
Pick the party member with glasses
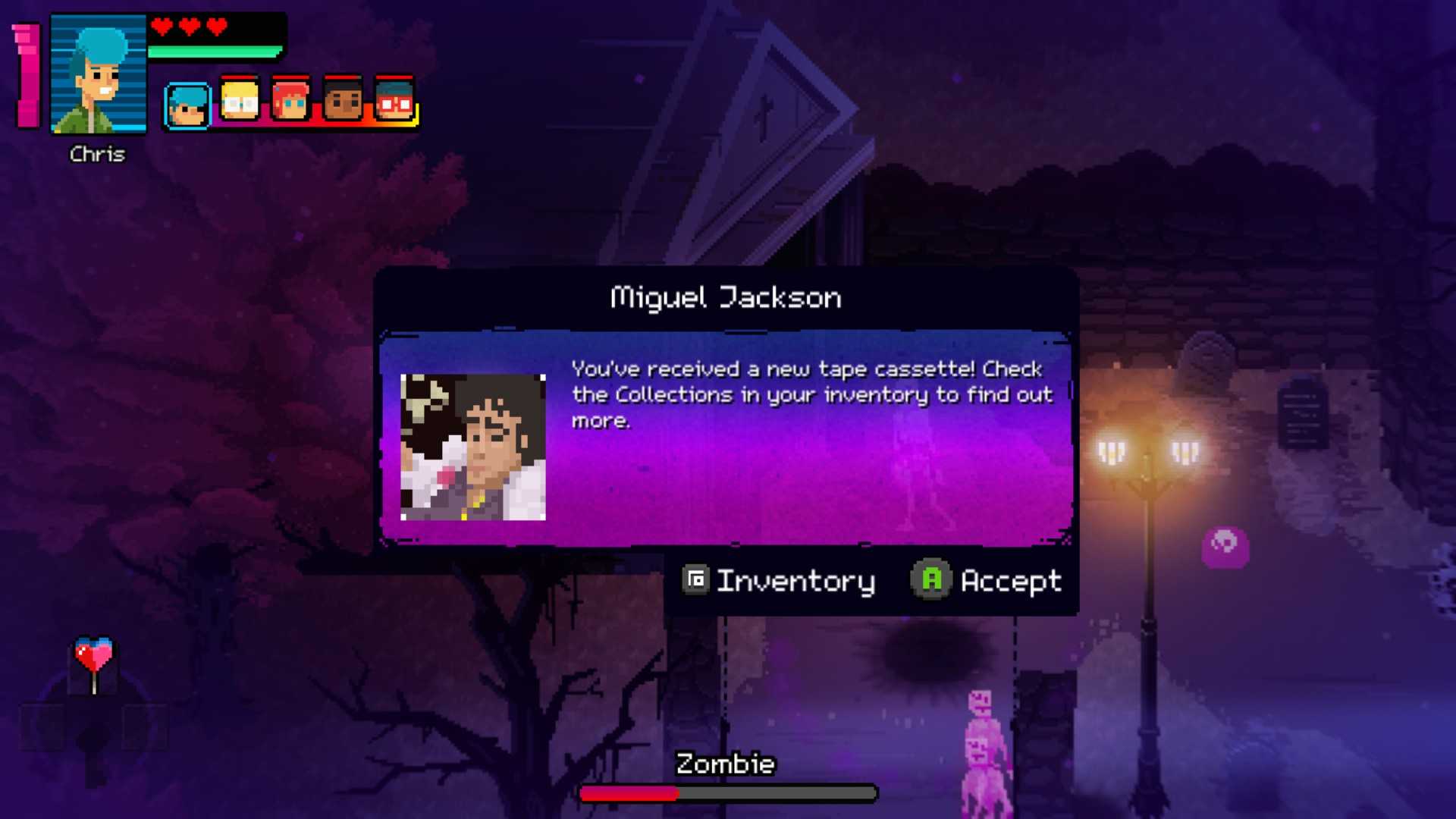pos(394,101)
